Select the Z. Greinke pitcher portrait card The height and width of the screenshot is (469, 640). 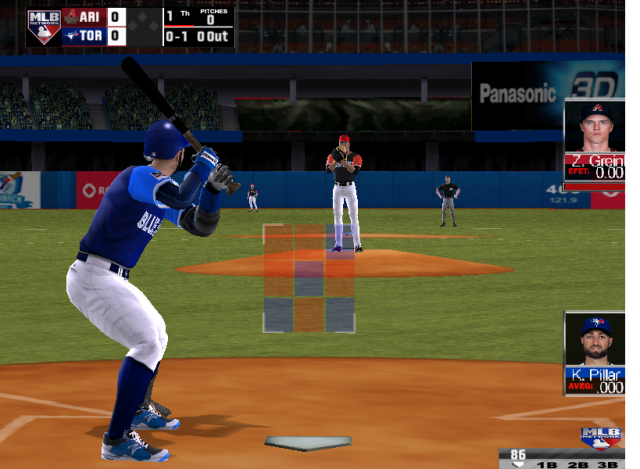595,139
